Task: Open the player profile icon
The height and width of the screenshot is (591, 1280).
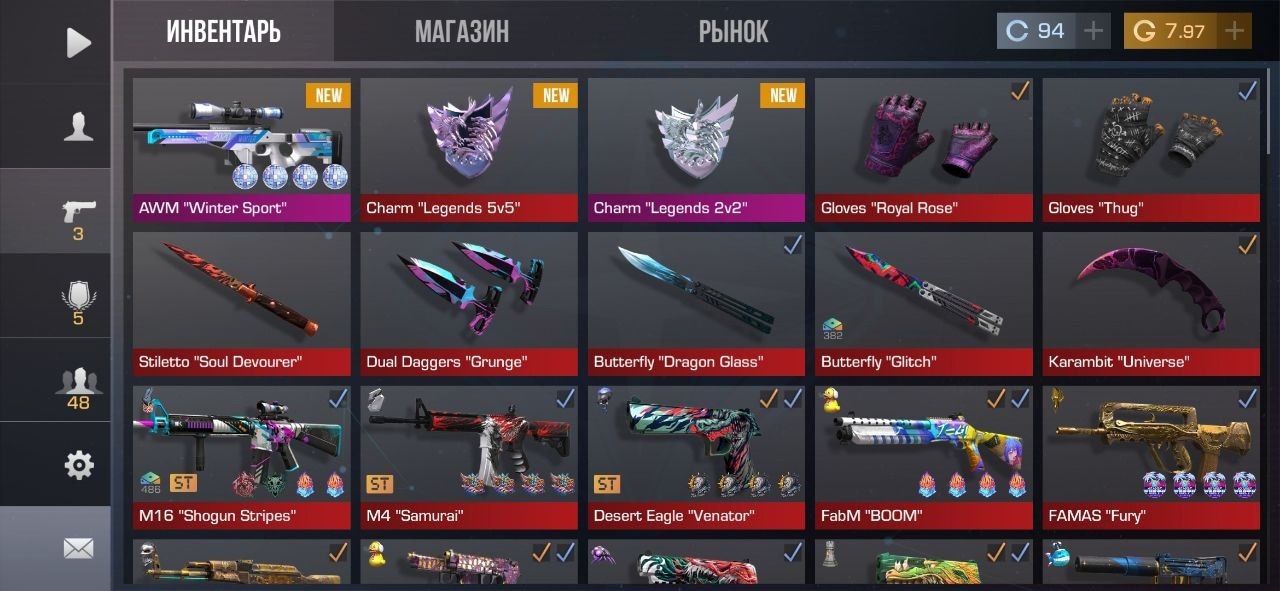Action: (78, 127)
